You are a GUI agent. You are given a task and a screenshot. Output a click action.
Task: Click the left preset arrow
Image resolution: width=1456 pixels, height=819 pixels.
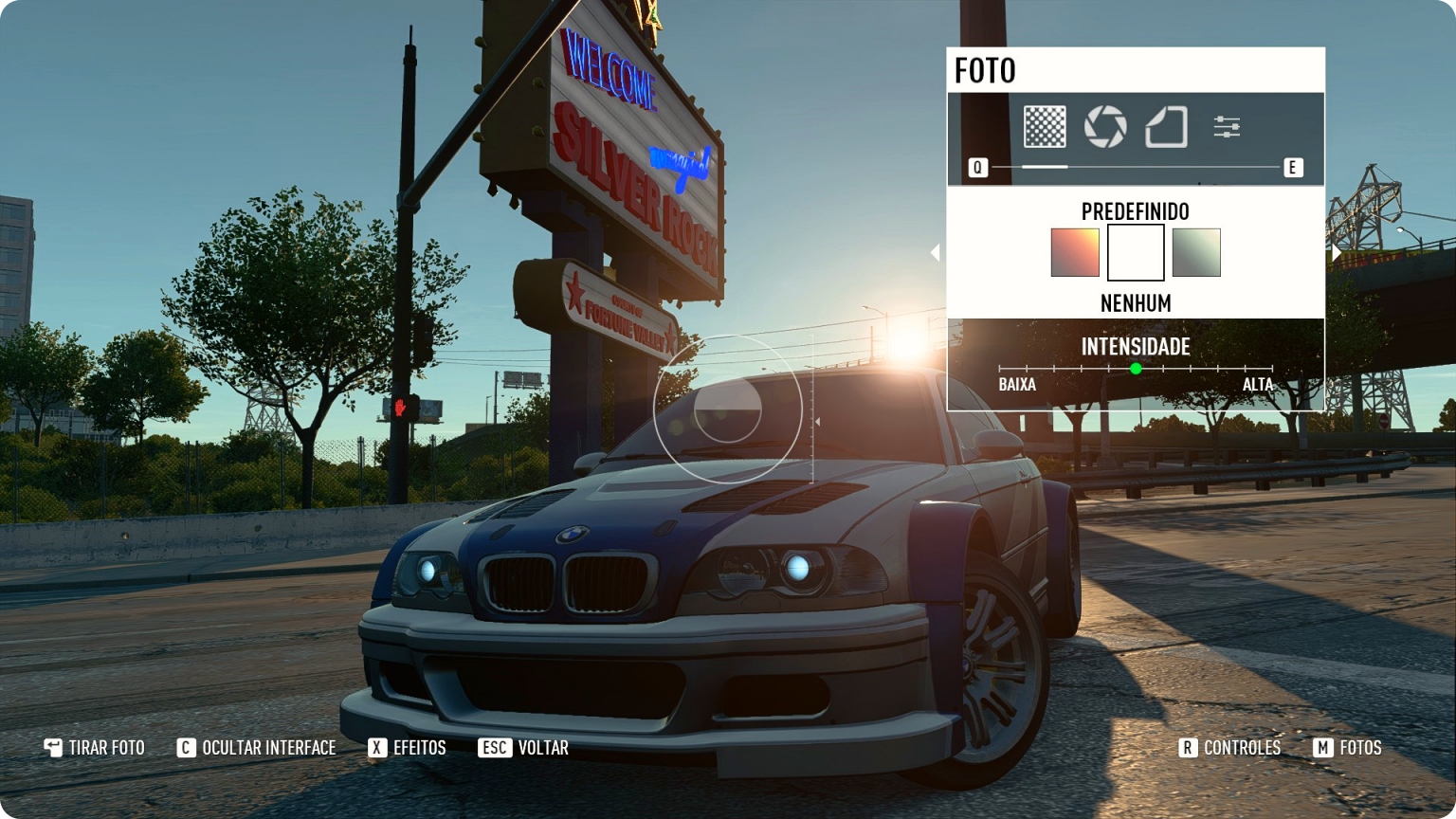[935, 252]
